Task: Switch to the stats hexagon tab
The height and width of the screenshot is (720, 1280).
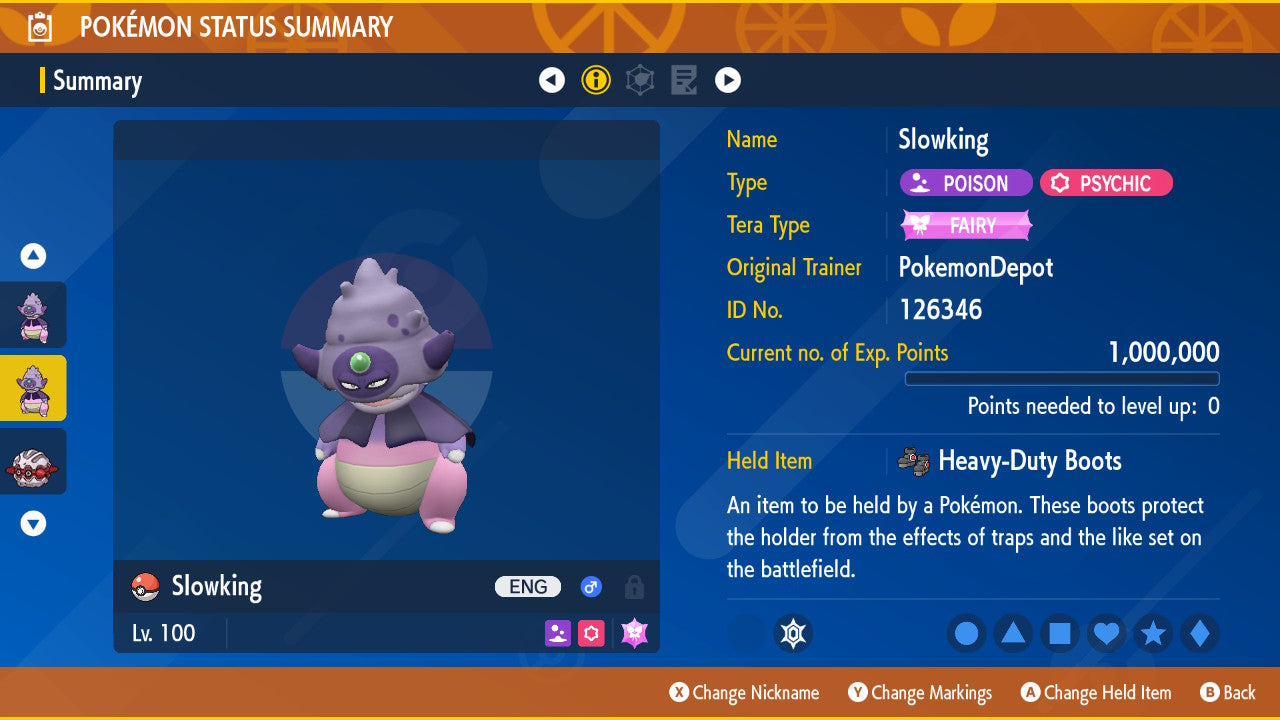Action: click(x=640, y=80)
